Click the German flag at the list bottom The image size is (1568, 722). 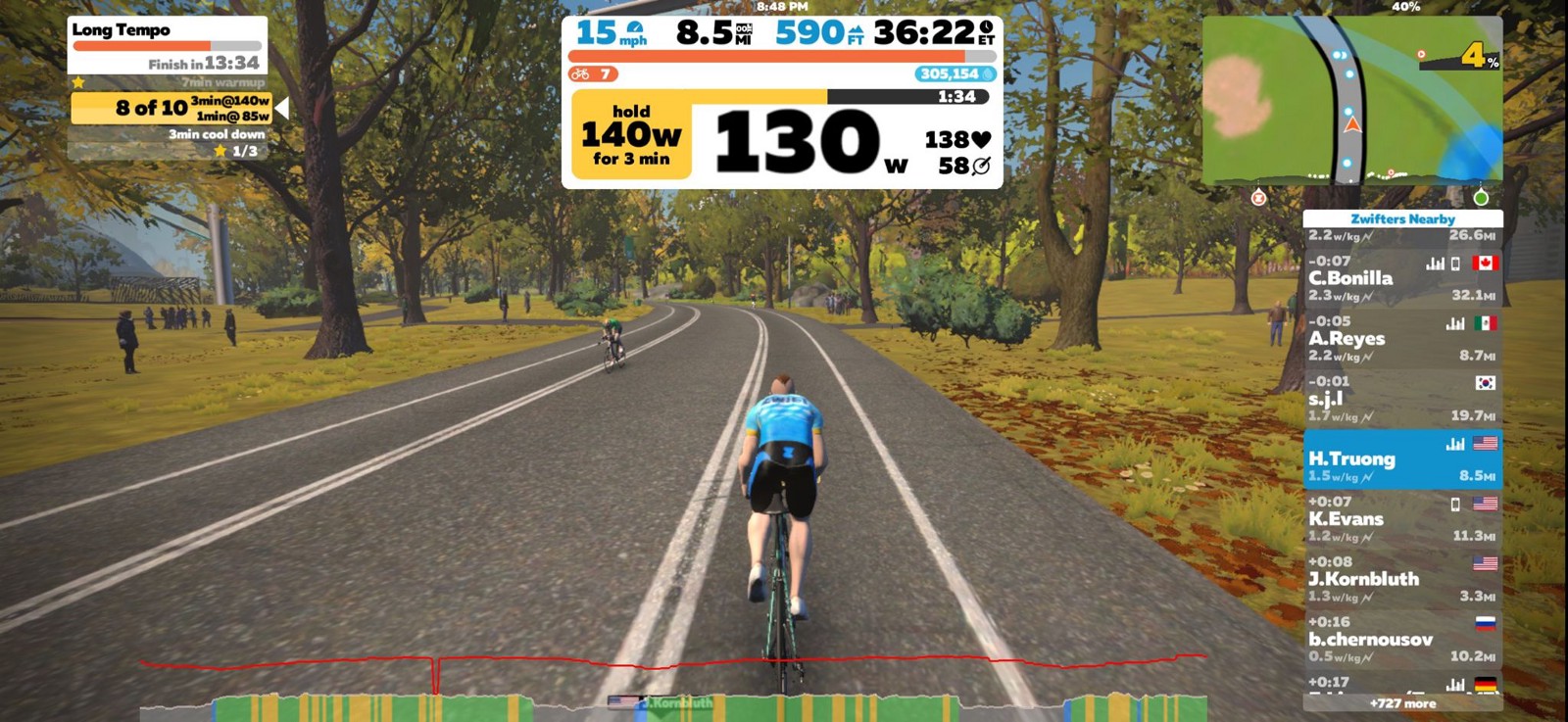[x=1486, y=685]
